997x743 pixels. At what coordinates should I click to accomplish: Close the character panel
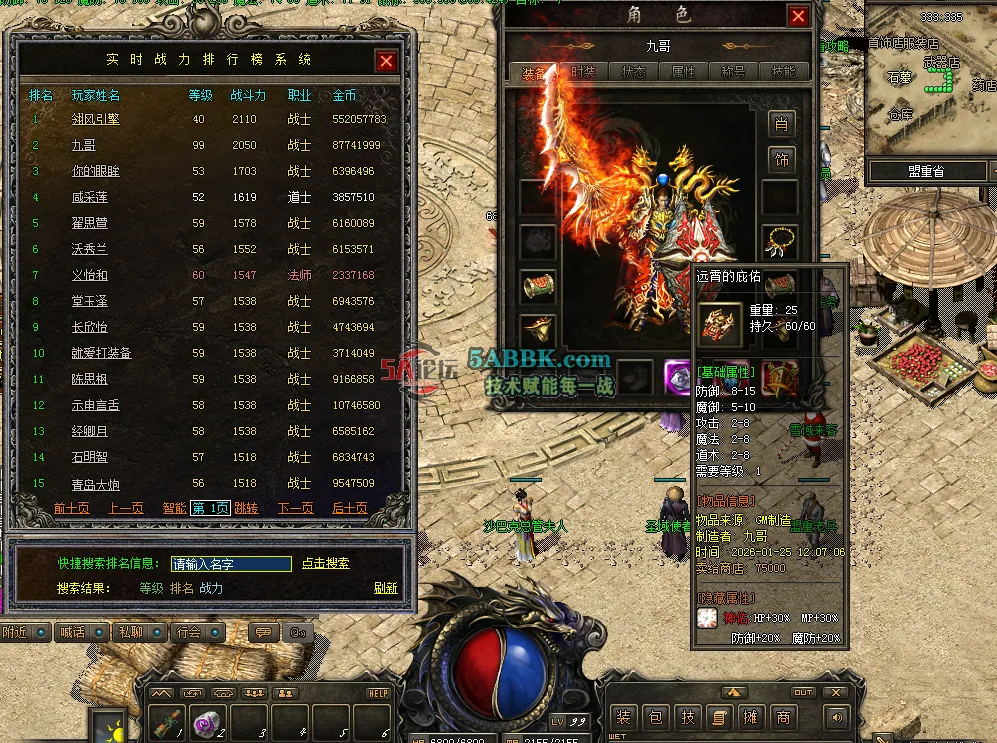798,16
